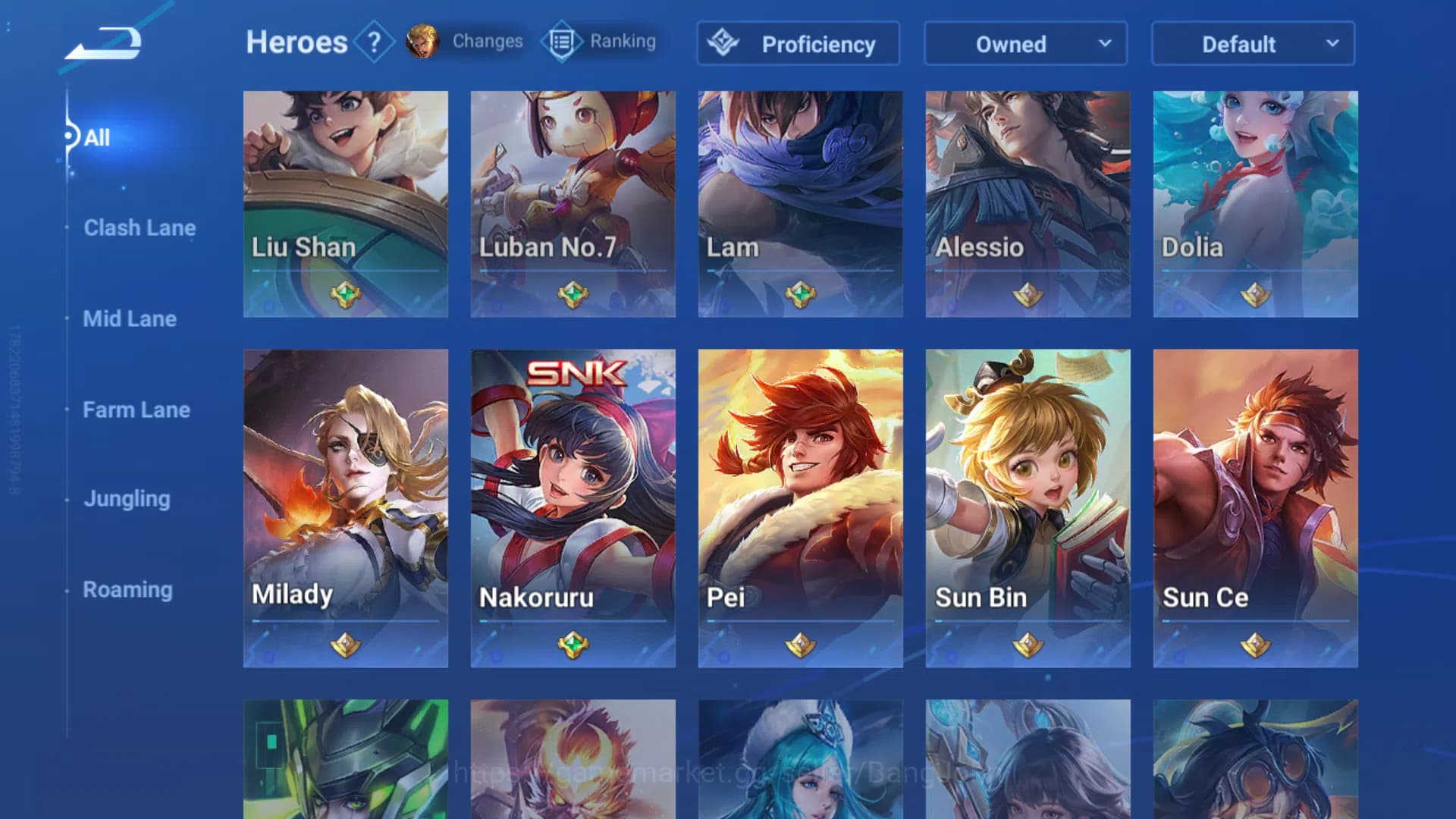Viewport: 1456px width, 819px height.
Task: Activate the Roaming role filter
Action: (127, 589)
